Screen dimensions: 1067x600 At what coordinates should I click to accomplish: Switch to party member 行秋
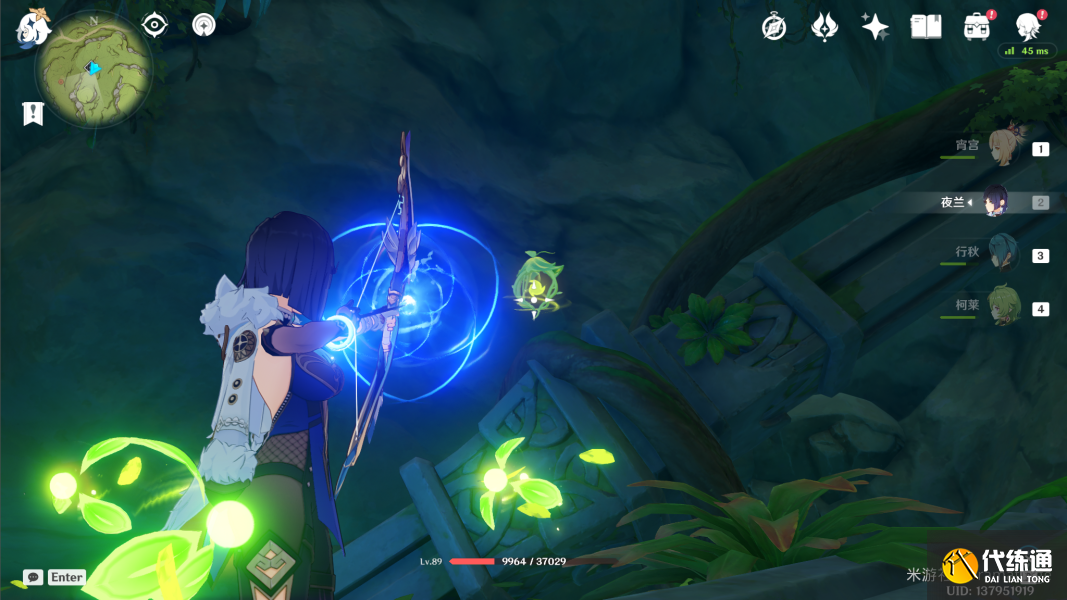point(1002,254)
